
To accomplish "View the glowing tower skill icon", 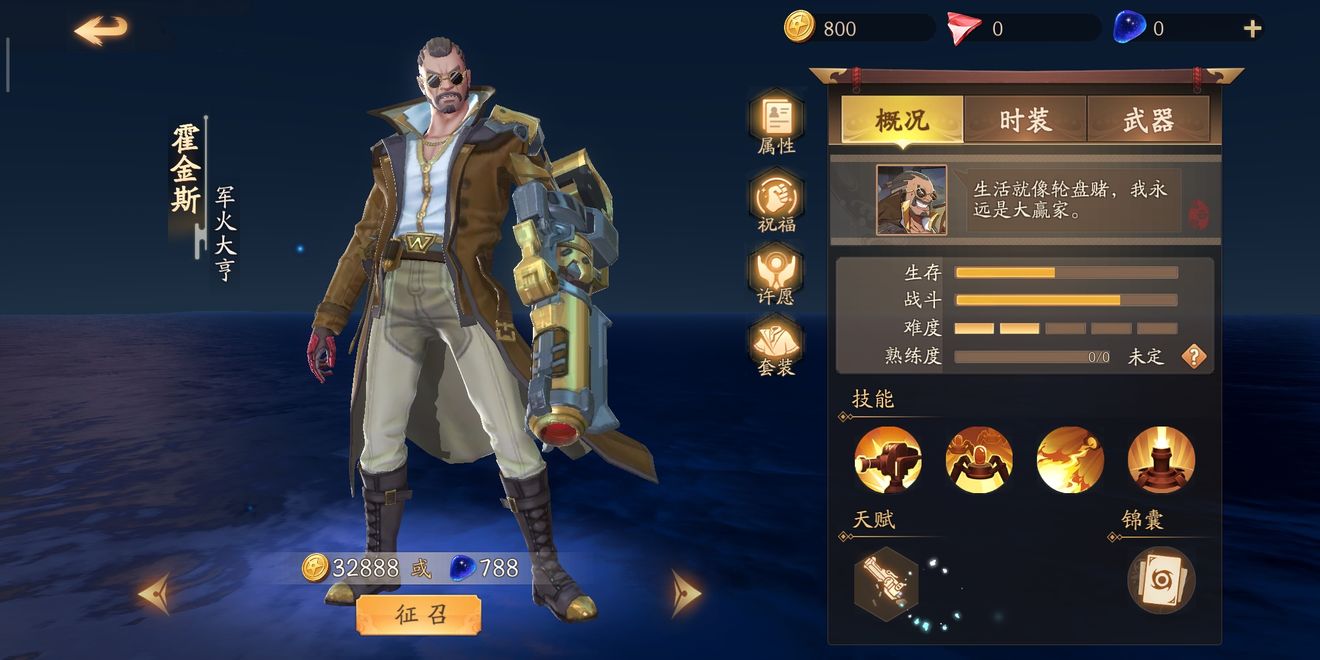I will pos(1161,460).
